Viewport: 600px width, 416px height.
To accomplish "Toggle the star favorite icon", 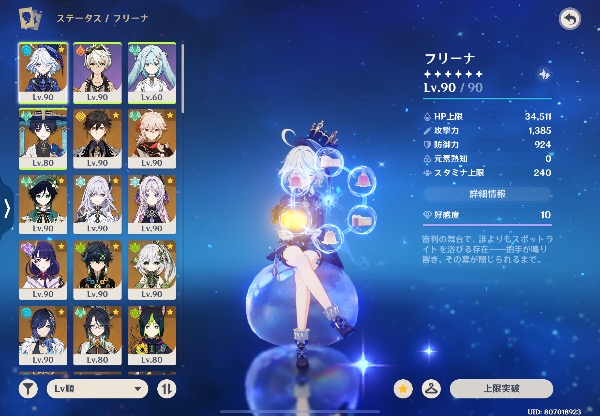I will coord(405,388).
